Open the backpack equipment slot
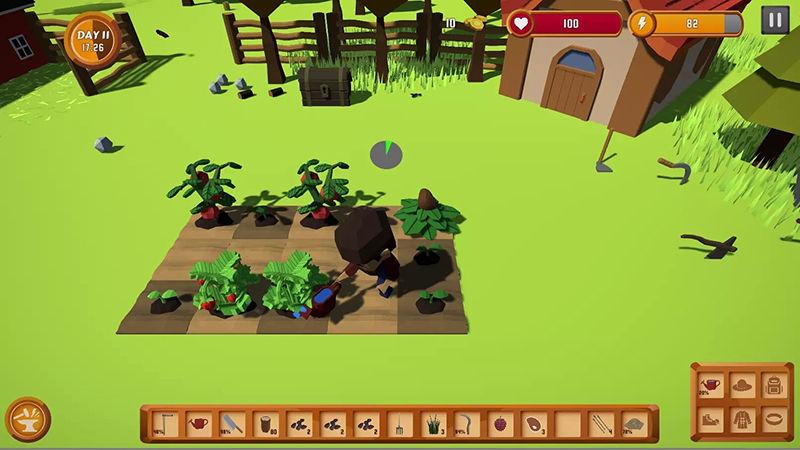 (x=772, y=384)
